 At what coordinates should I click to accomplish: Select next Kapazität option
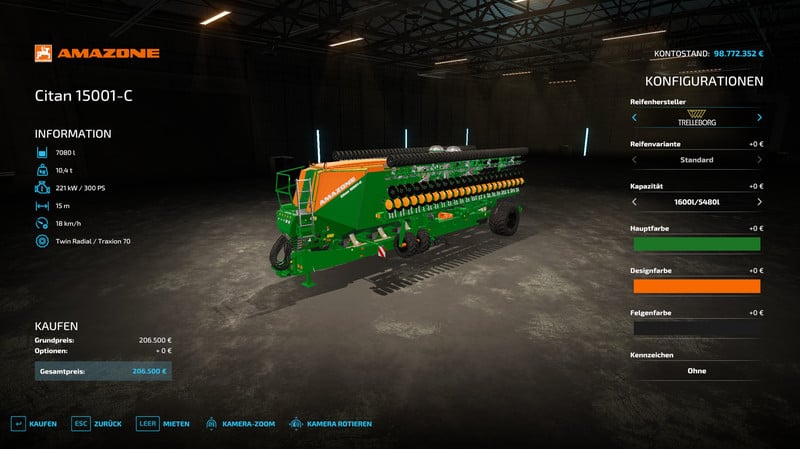[x=759, y=202]
